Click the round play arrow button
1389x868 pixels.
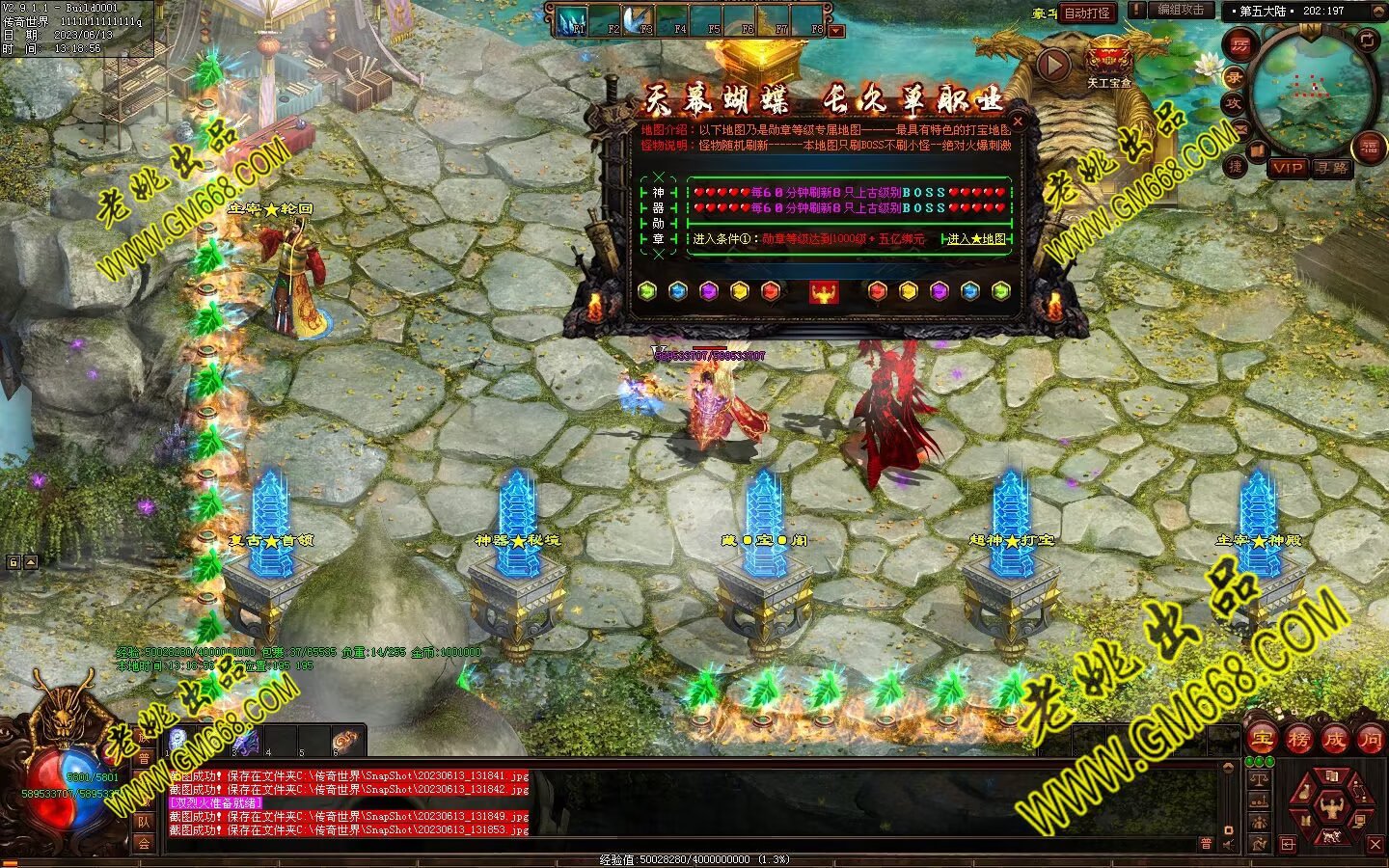tap(1053, 64)
